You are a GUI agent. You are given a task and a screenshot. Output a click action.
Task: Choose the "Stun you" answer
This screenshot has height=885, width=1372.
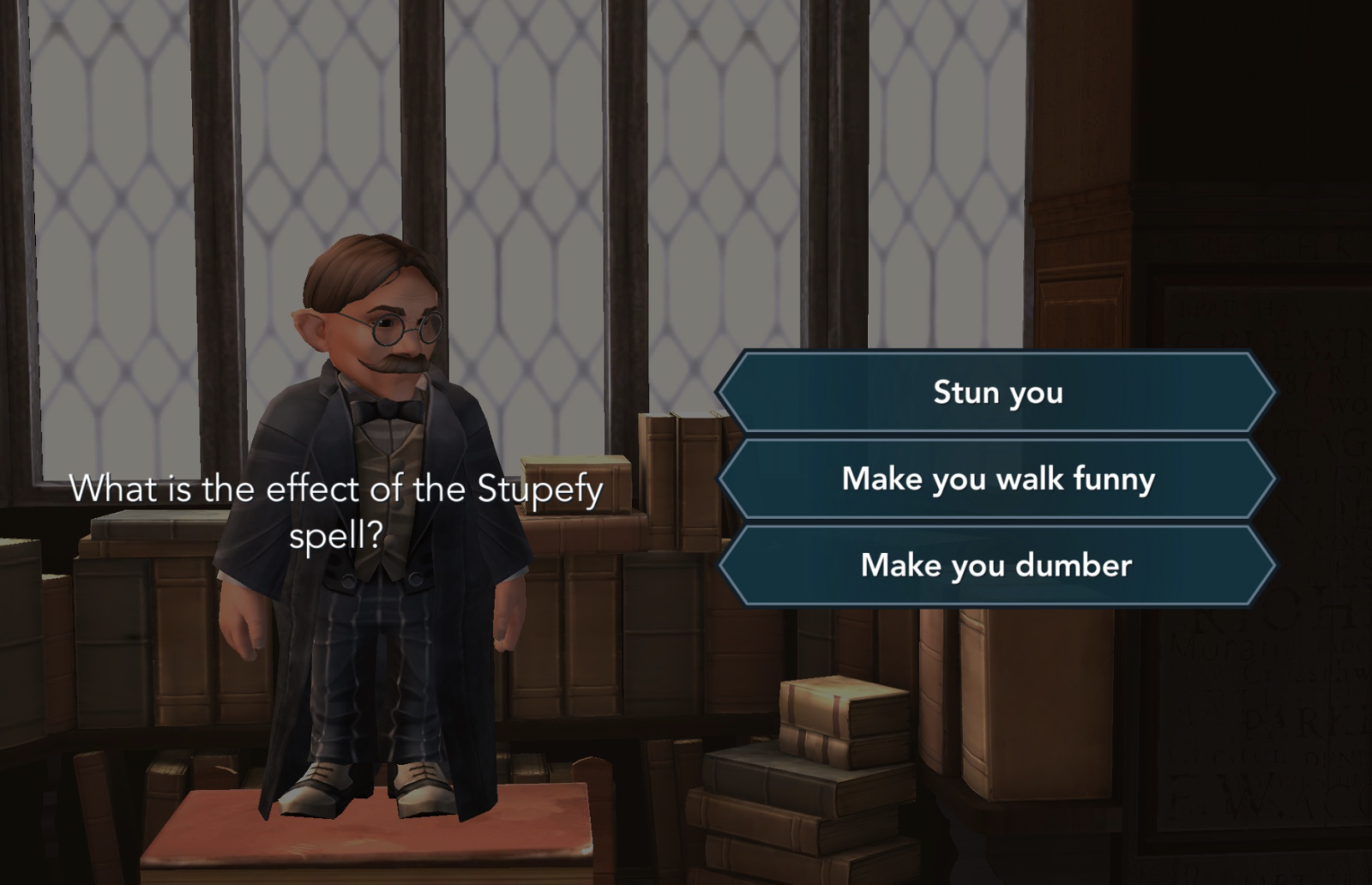pos(996,393)
